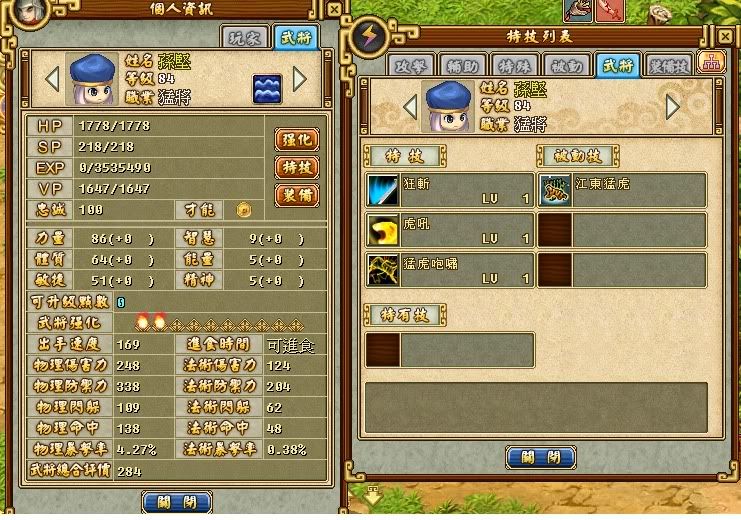Viewport: 741px width, 520px height.
Task: Switch to the 攻擊 skill tab
Action: point(412,64)
